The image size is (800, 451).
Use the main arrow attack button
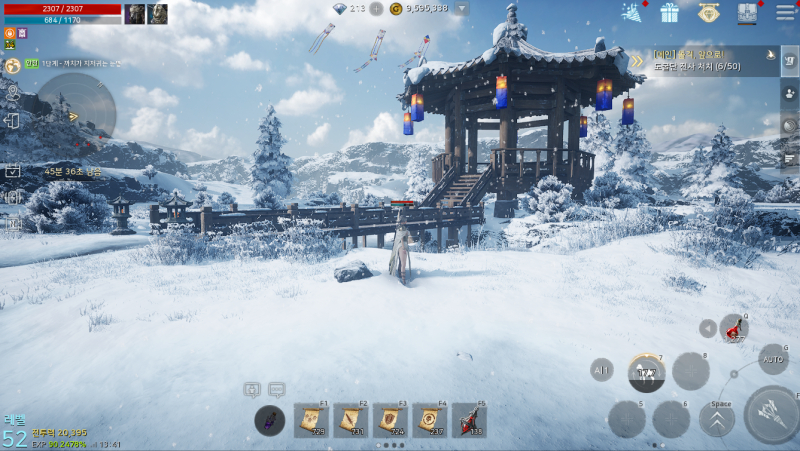(772, 413)
